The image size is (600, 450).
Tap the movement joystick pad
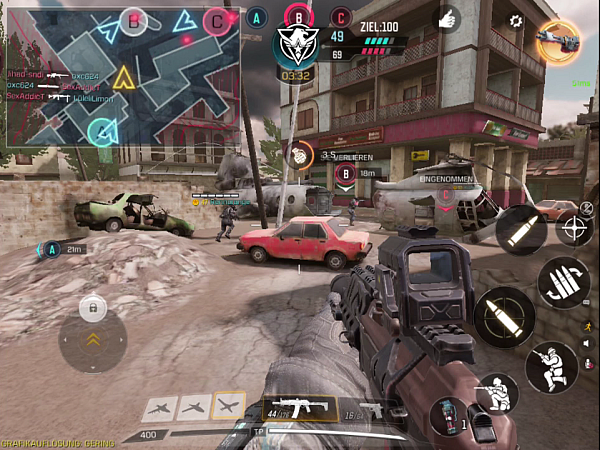point(93,341)
